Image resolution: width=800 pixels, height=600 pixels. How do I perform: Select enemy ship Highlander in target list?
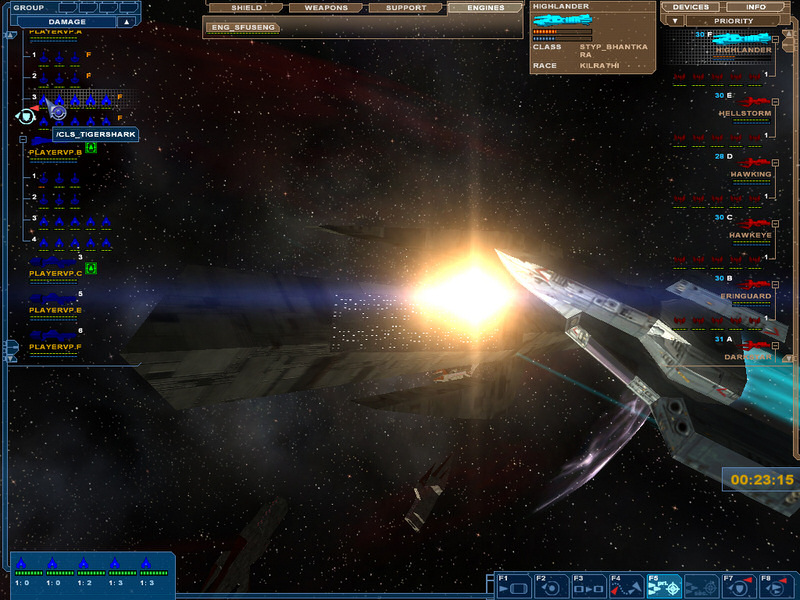click(744, 50)
